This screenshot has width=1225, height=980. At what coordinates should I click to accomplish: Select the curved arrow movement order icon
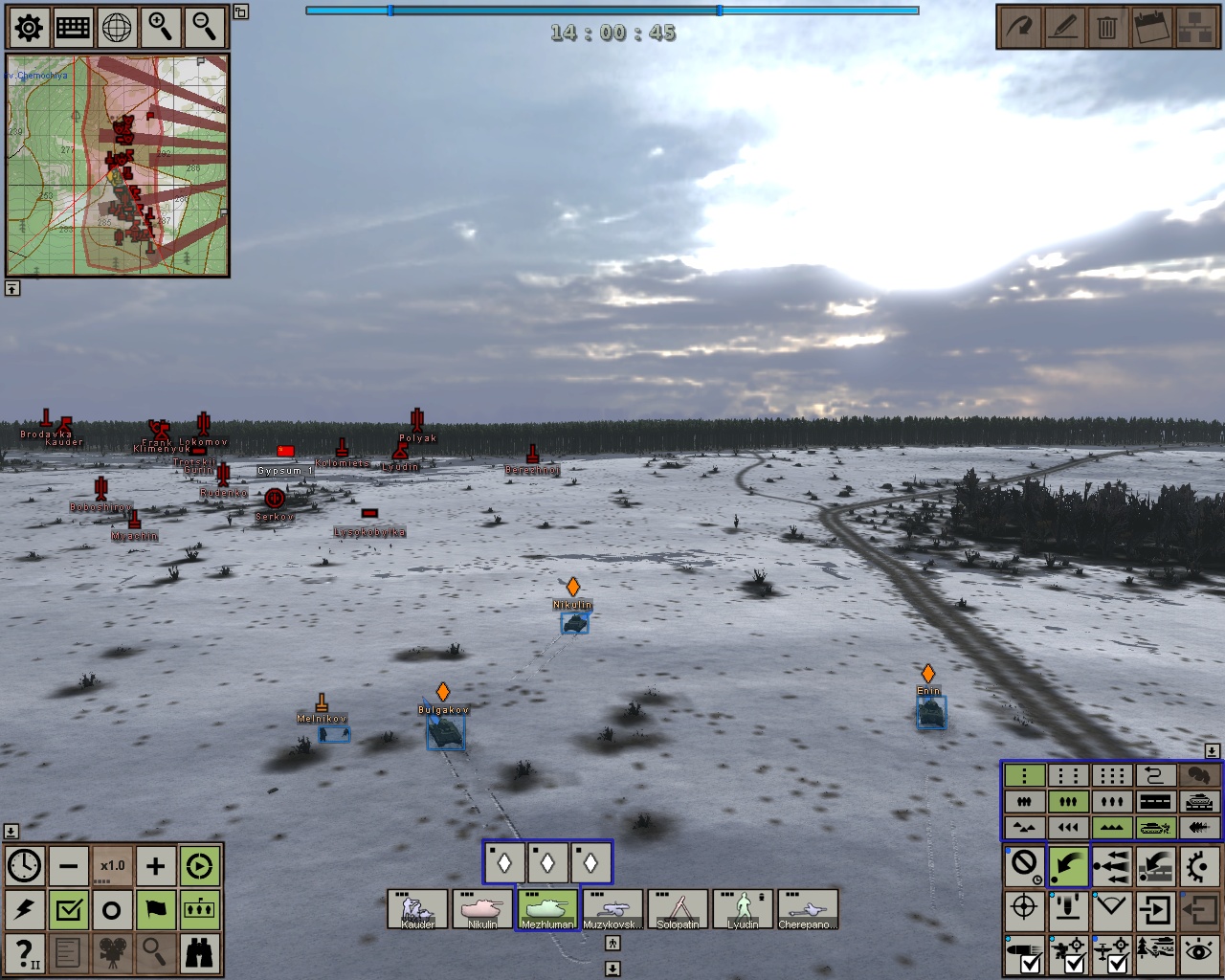[x=1068, y=865]
